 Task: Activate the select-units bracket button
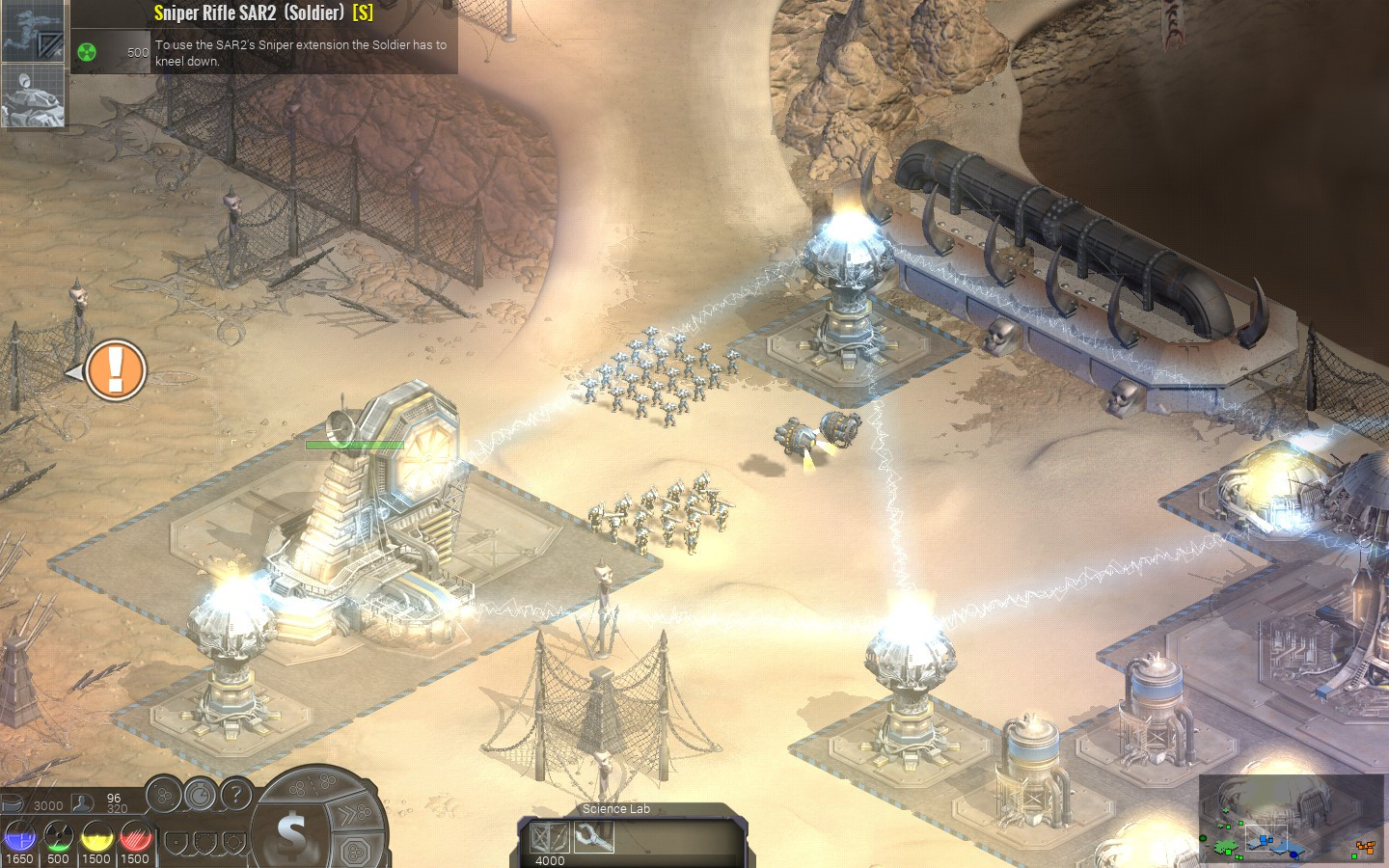click(165, 796)
